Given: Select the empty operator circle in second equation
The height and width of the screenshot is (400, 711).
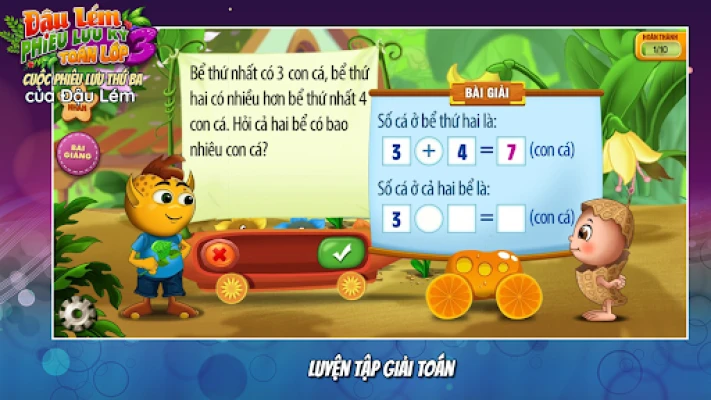Looking at the screenshot, I should click(429, 218).
